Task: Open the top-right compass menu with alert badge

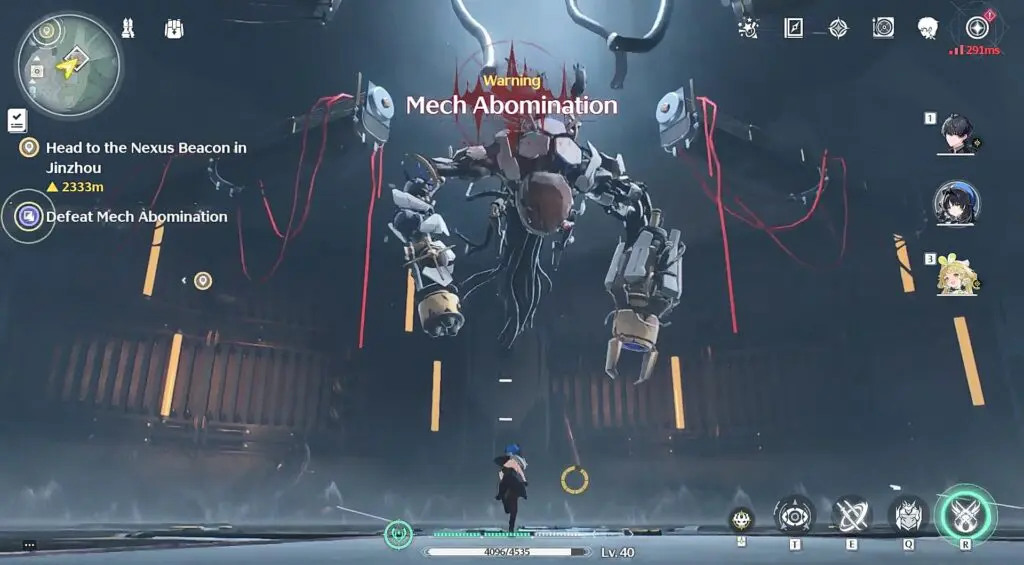Action: [977, 28]
